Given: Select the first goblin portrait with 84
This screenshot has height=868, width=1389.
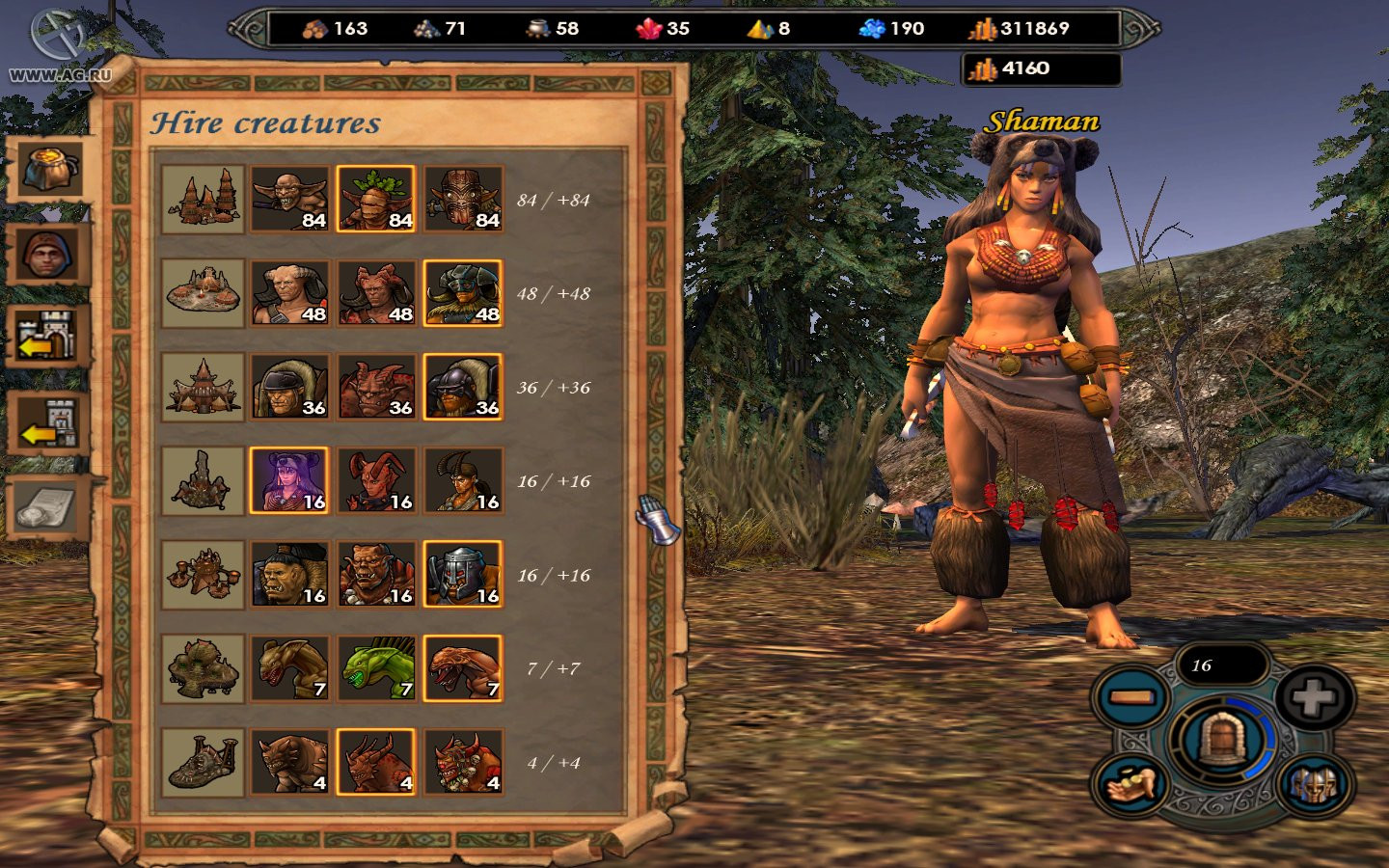Looking at the screenshot, I should [289, 199].
